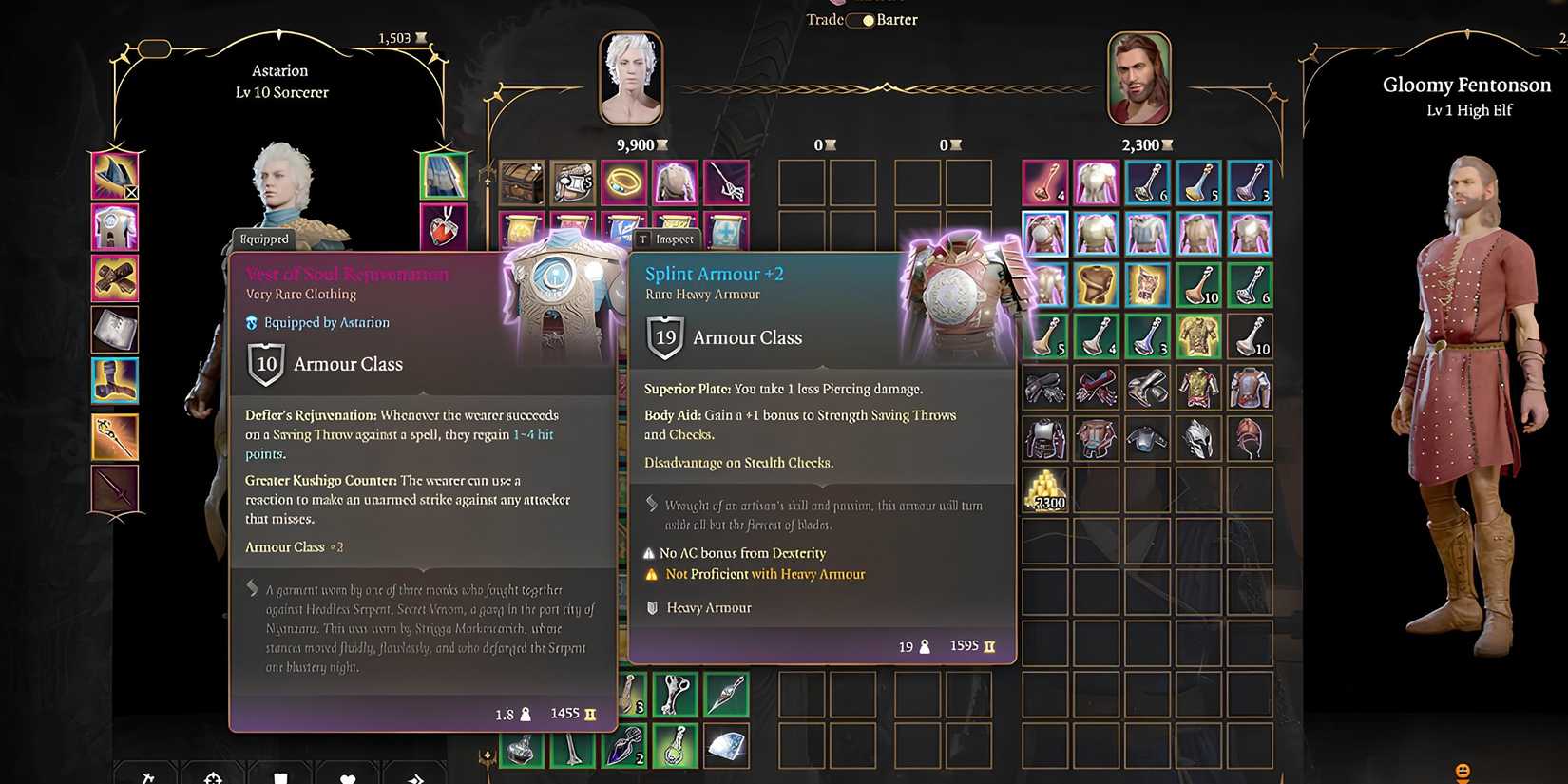Click the equipped dagger weapon slot

click(x=115, y=488)
